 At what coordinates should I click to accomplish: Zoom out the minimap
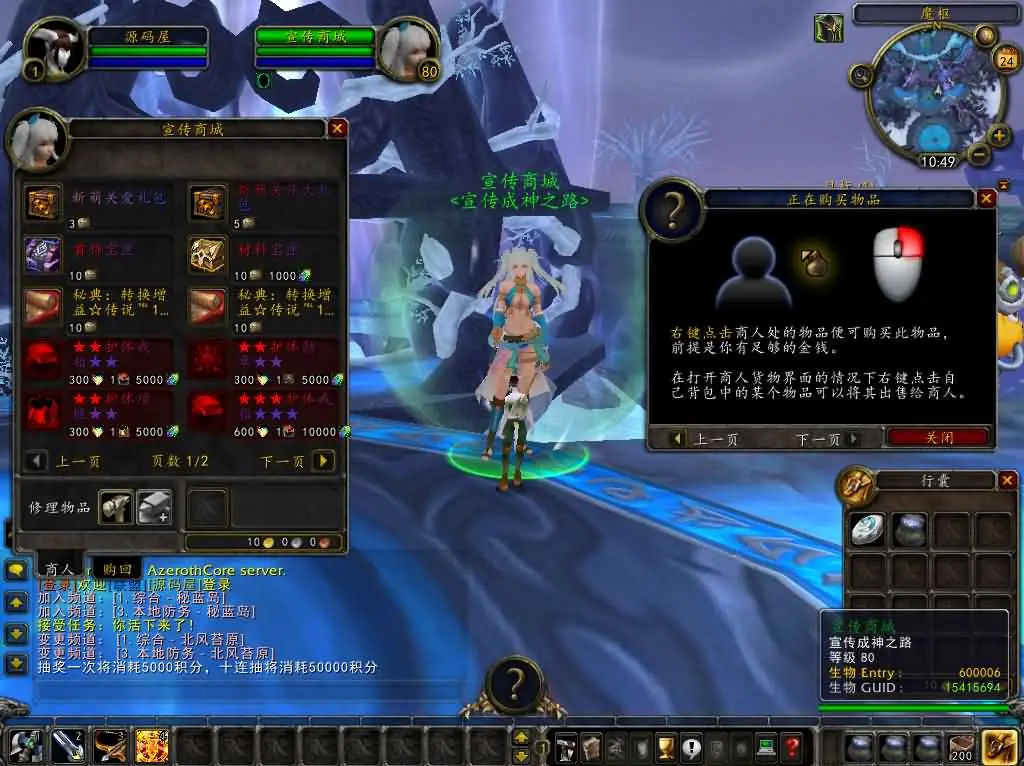(x=978, y=155)
